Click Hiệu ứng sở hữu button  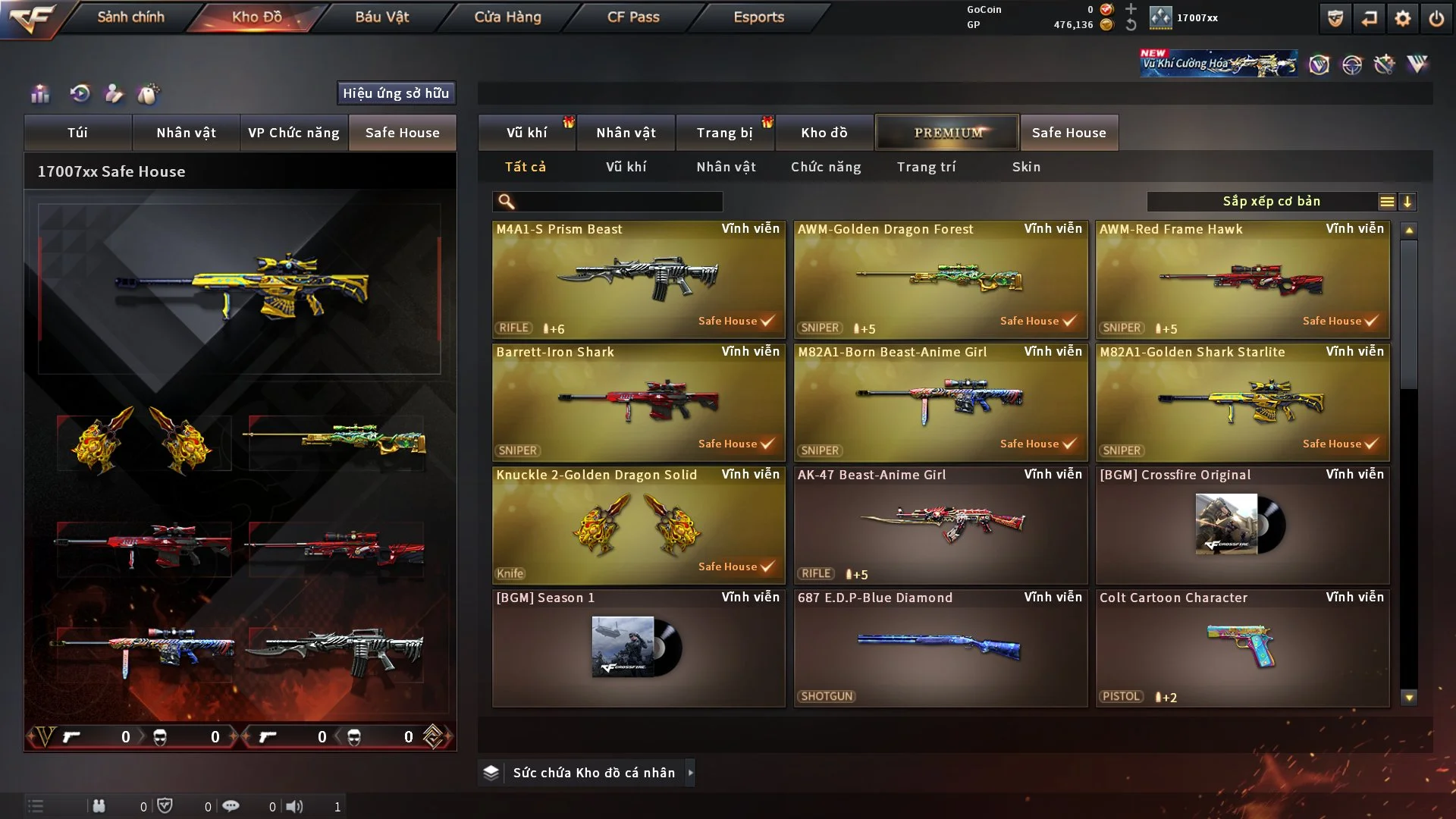click(396, 93)
